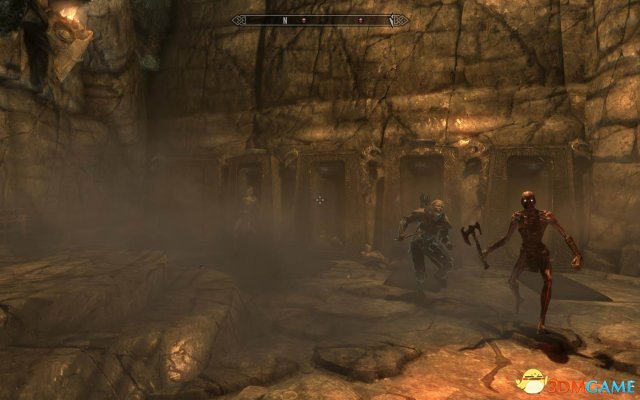The image size is (640, 400).
Task: Click the compass bar heading display
Action: click(319, 19)
